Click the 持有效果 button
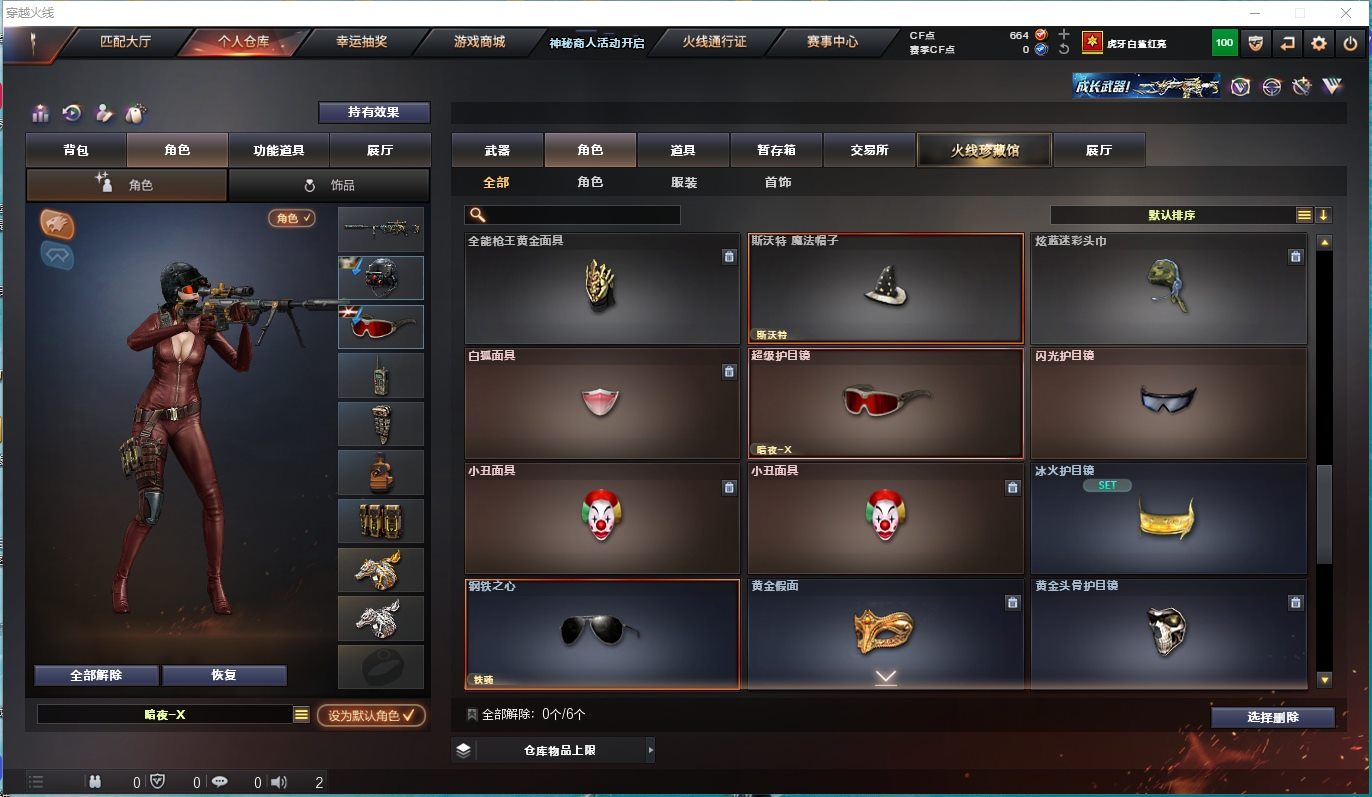 tap(374, 112)
